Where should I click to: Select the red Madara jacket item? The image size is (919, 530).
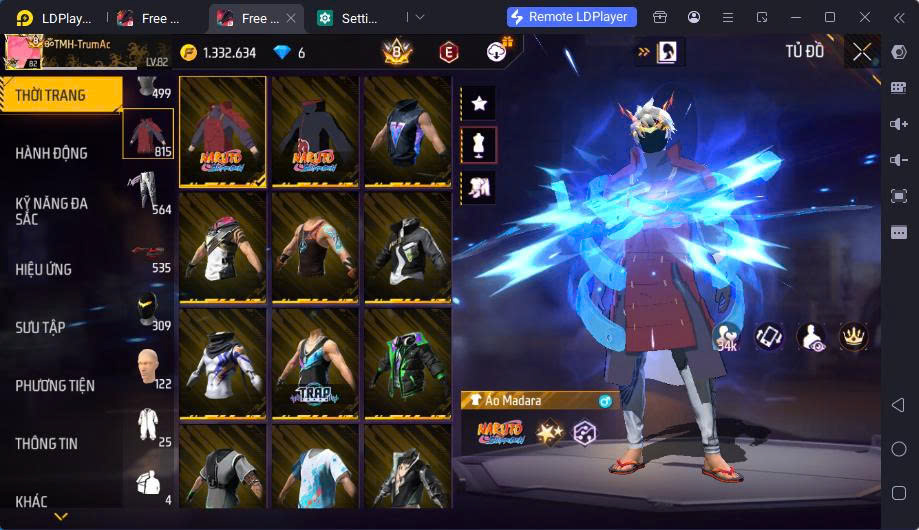click(x=222, y=131)
